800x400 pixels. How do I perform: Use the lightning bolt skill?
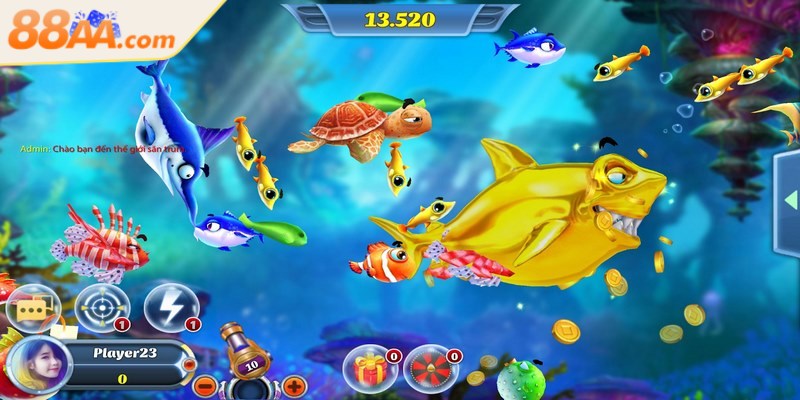tap(168, 306)
